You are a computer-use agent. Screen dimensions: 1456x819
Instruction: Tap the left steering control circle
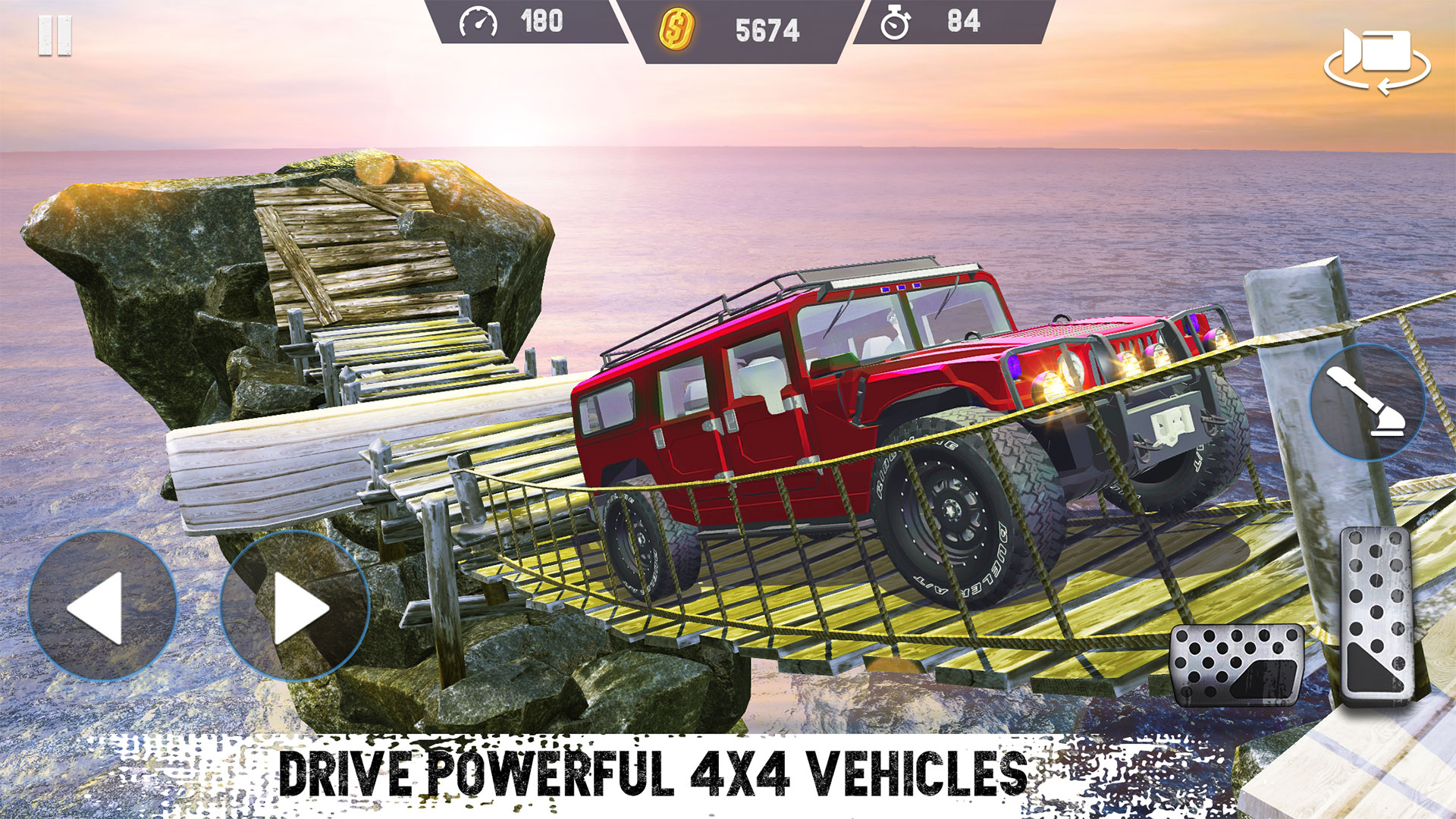[102, 603]
